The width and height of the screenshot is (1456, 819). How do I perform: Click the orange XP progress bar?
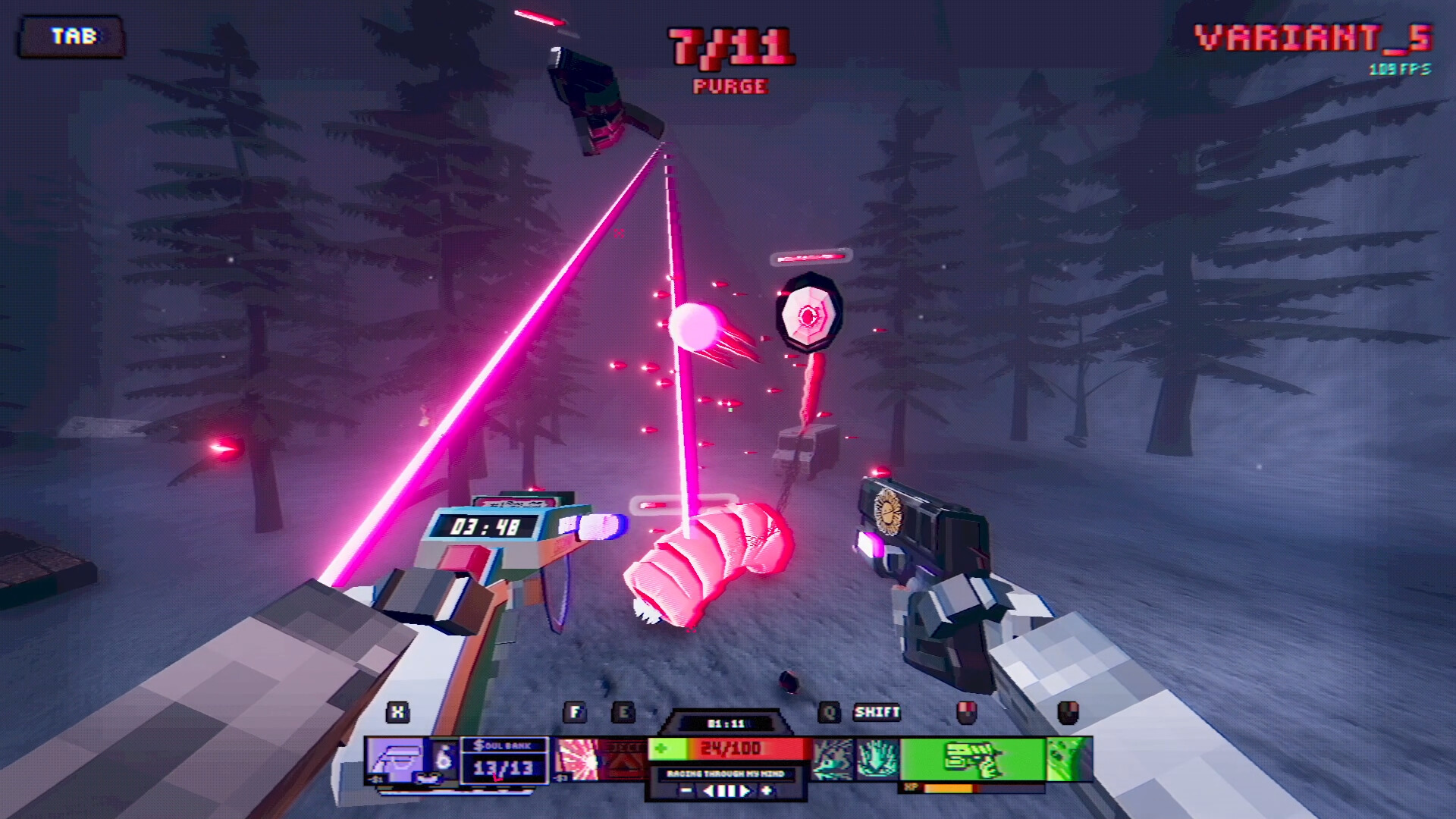click(x=948, y=789)
